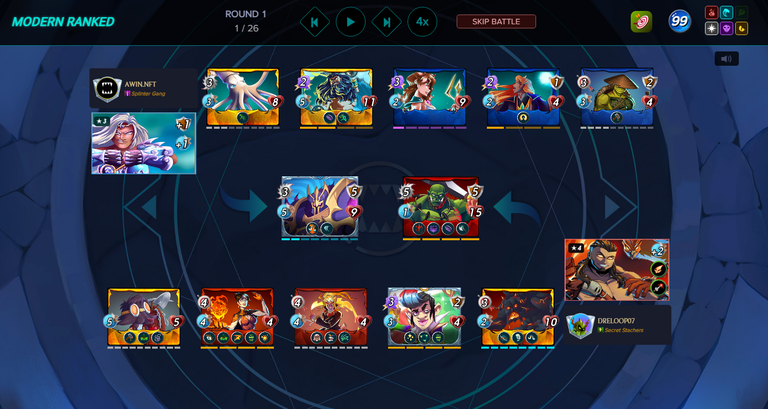Jump back to the previous round

pos(314,21)
